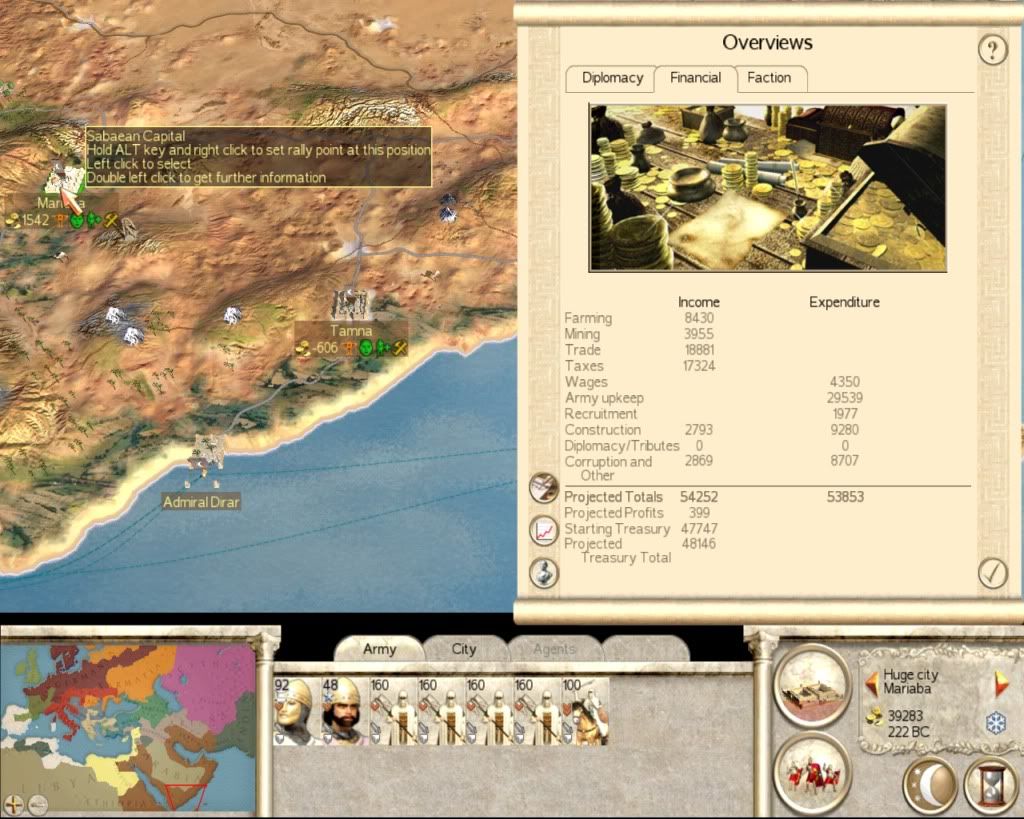Viewport: 1024px width, 819px height.
Task: Go to the previous settlement with the left arrow
Action: 872,684
